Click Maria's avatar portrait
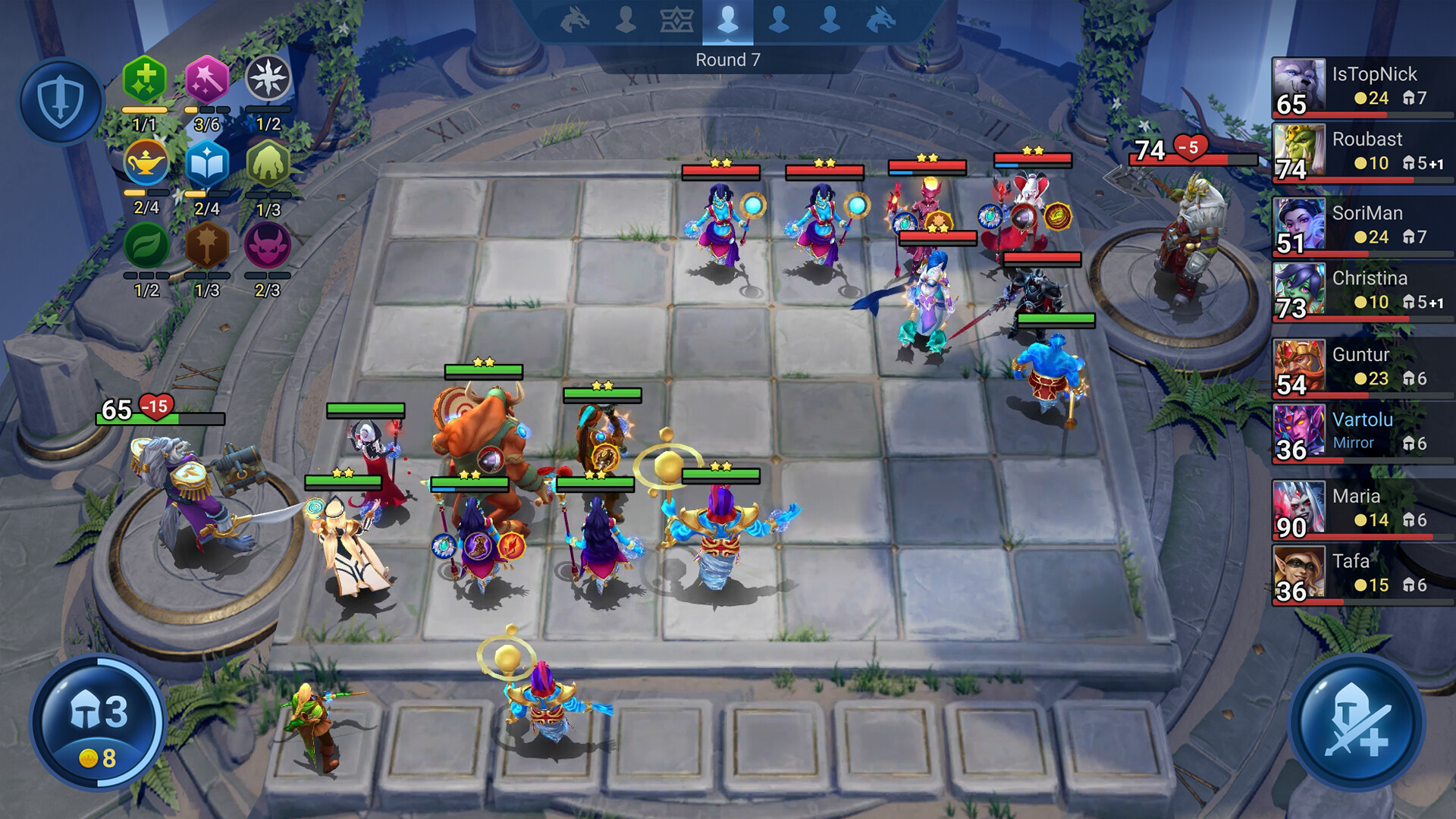Viewport: 1456px width, 819px height. coord(1299,508)
